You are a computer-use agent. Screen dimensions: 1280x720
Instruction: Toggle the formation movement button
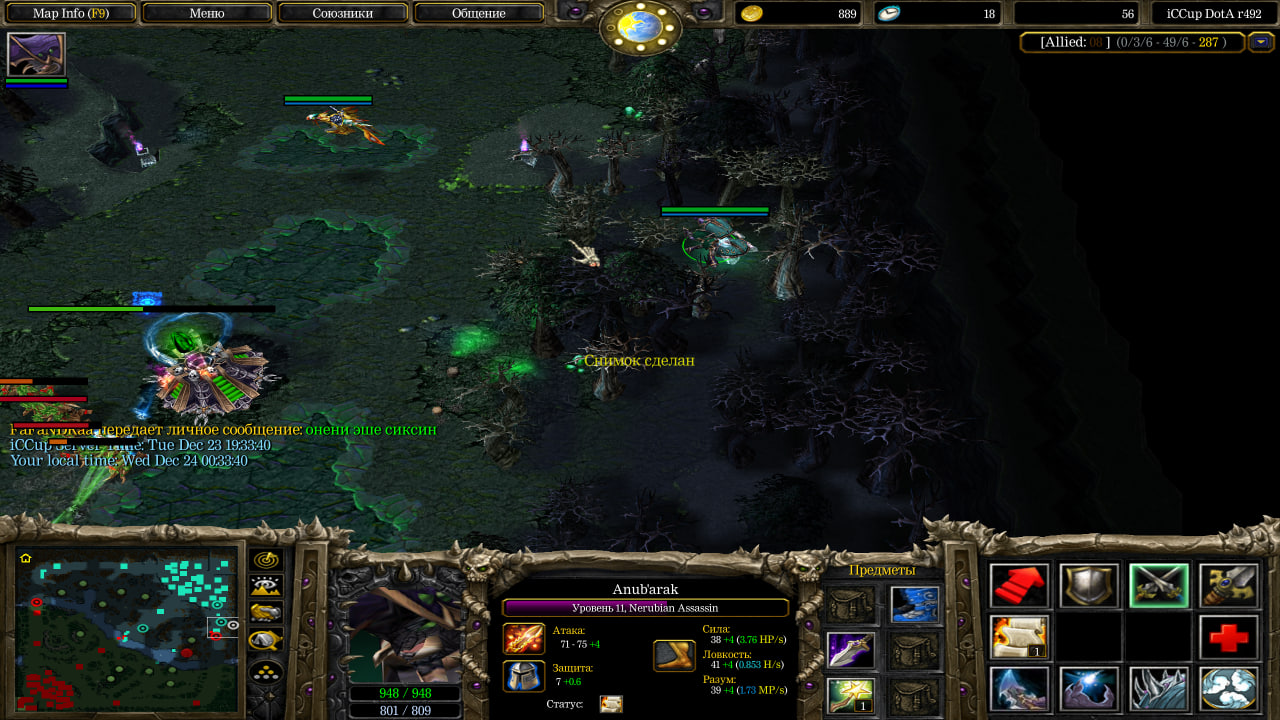point(266,668)
